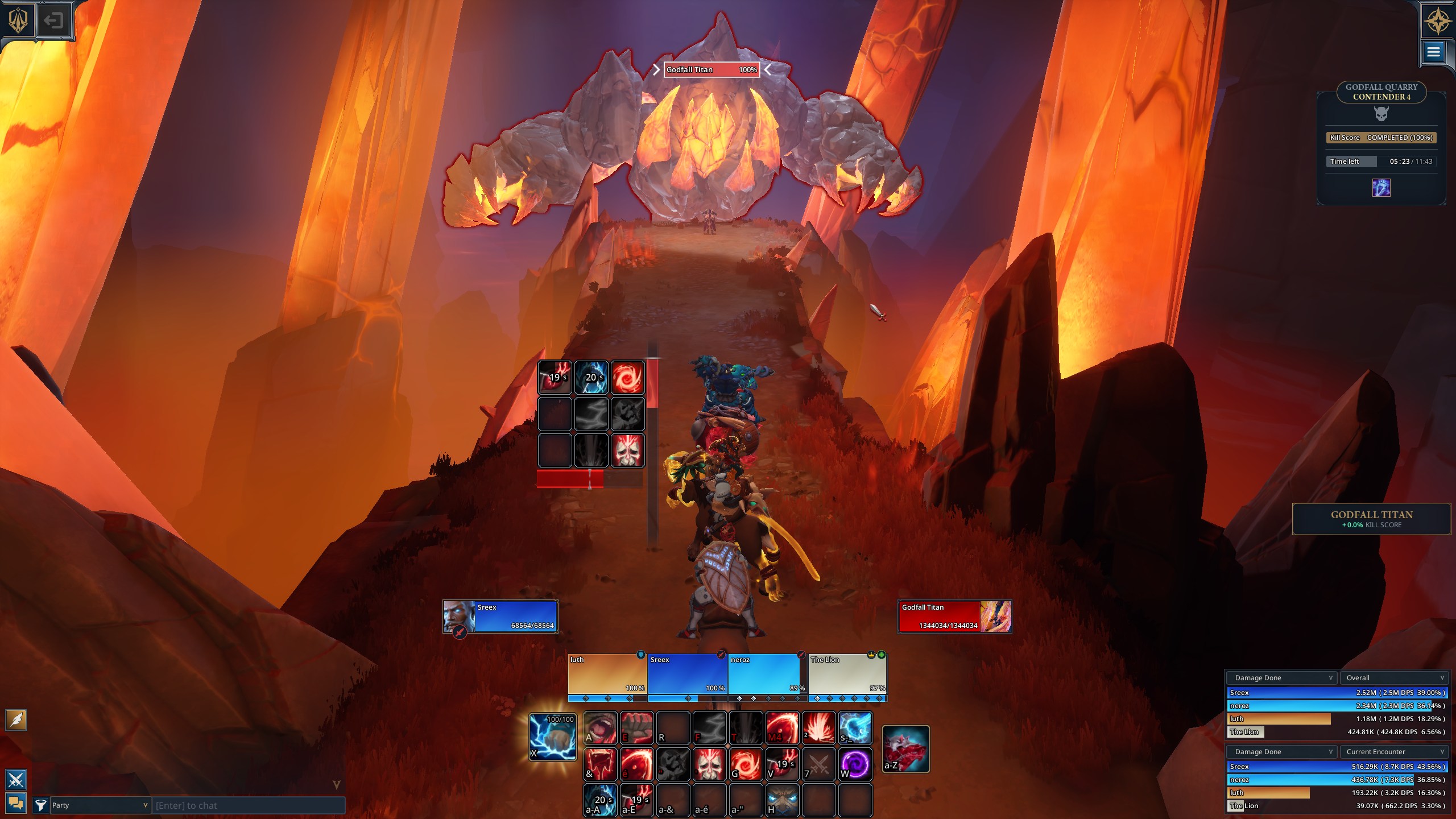
Task: Click the feather quill button
Action: pos(16,720)
